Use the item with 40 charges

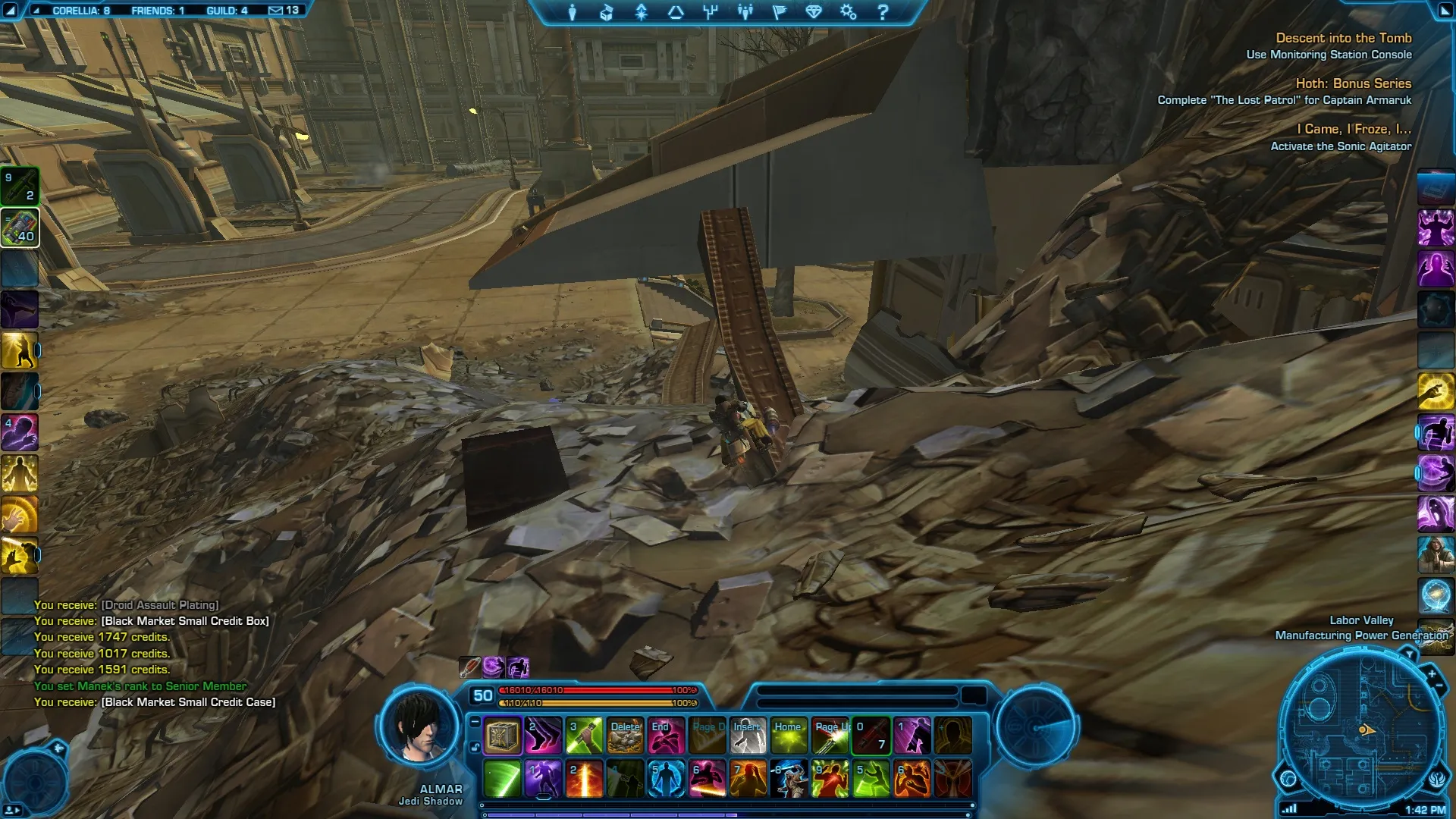click(x=20, y=228)
